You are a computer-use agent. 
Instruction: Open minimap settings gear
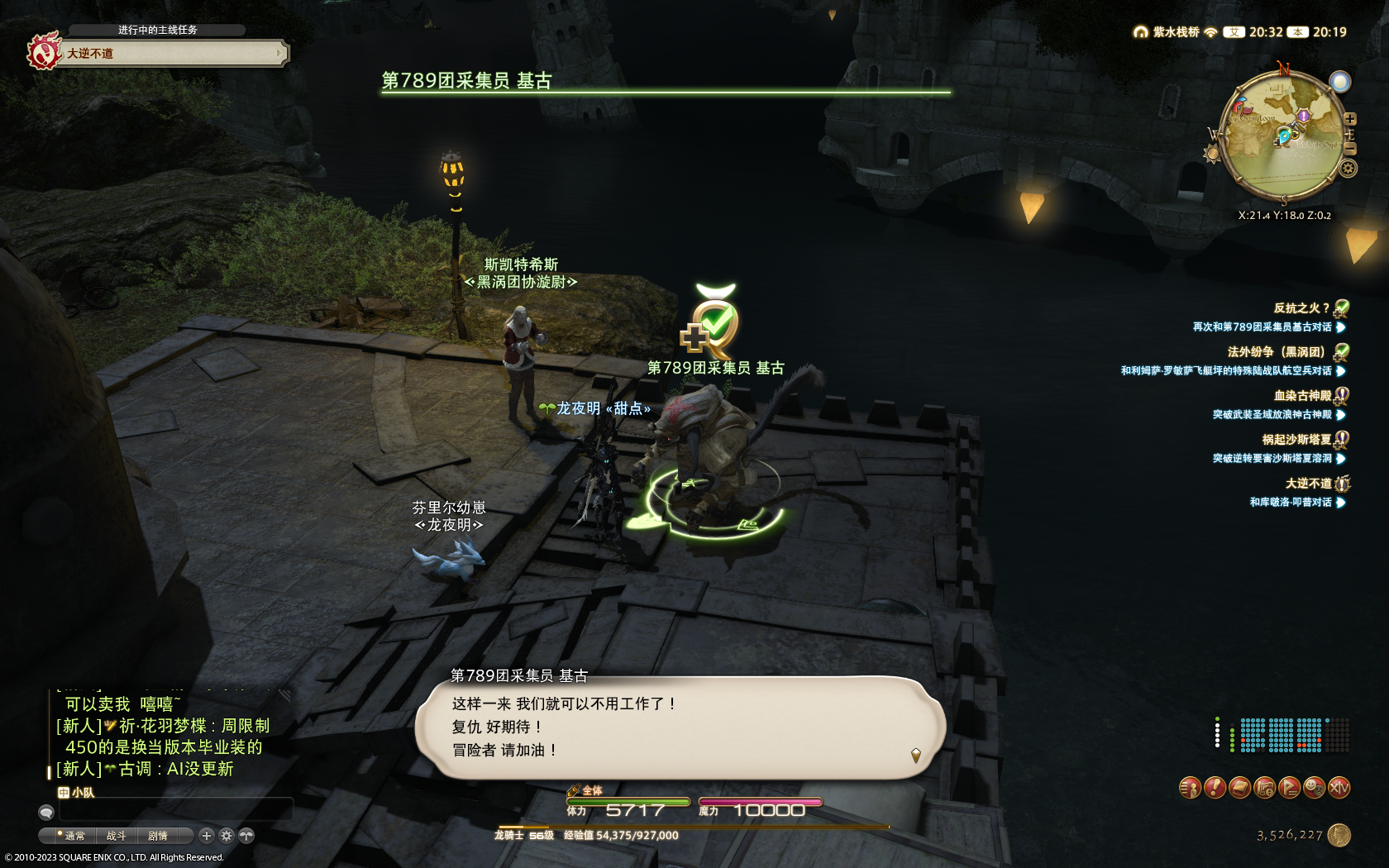click(1348, 169)
